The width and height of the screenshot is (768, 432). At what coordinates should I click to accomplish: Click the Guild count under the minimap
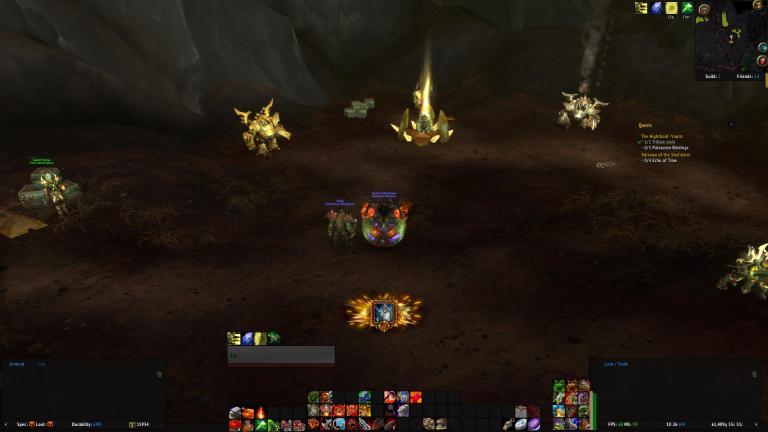712,76
